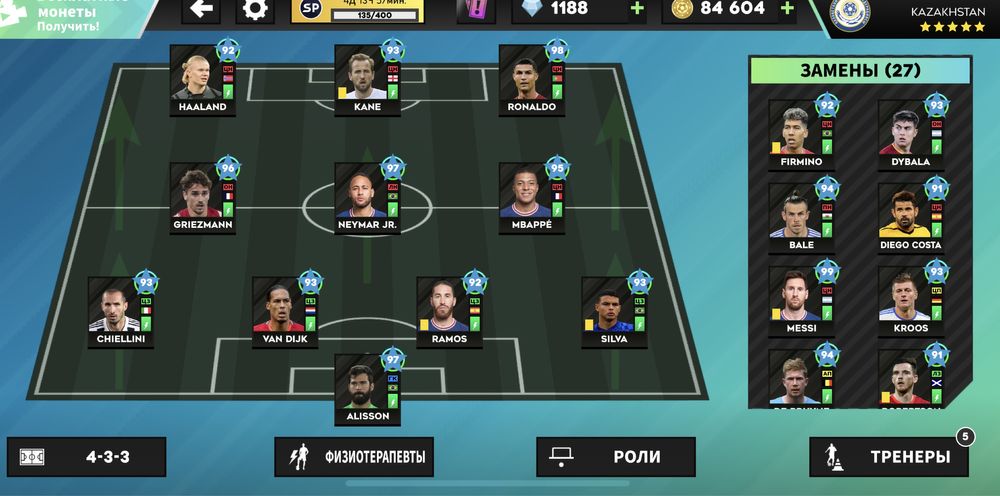The height and width of the screenshot is (496, 1000).
Task: Choose Van Dijk in defence
Action: 285,311
